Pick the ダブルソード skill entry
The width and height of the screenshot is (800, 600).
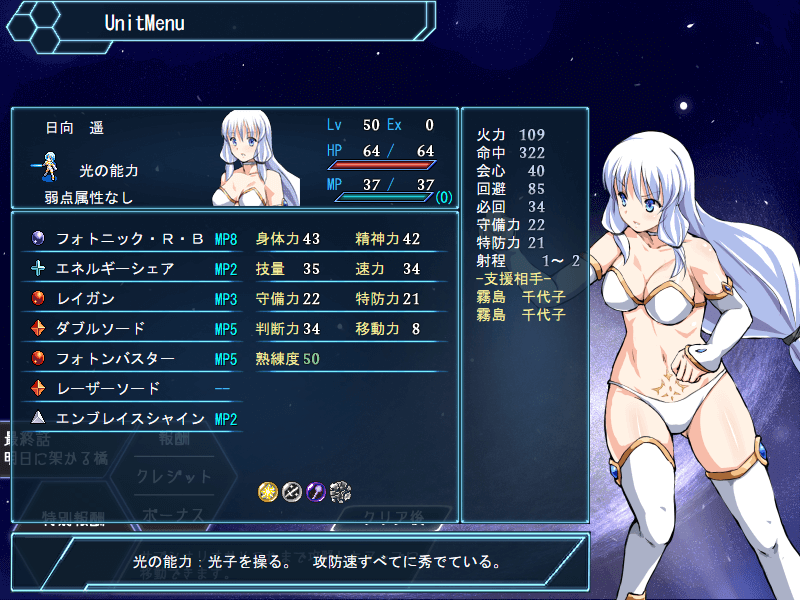click(x=130, y=328)
